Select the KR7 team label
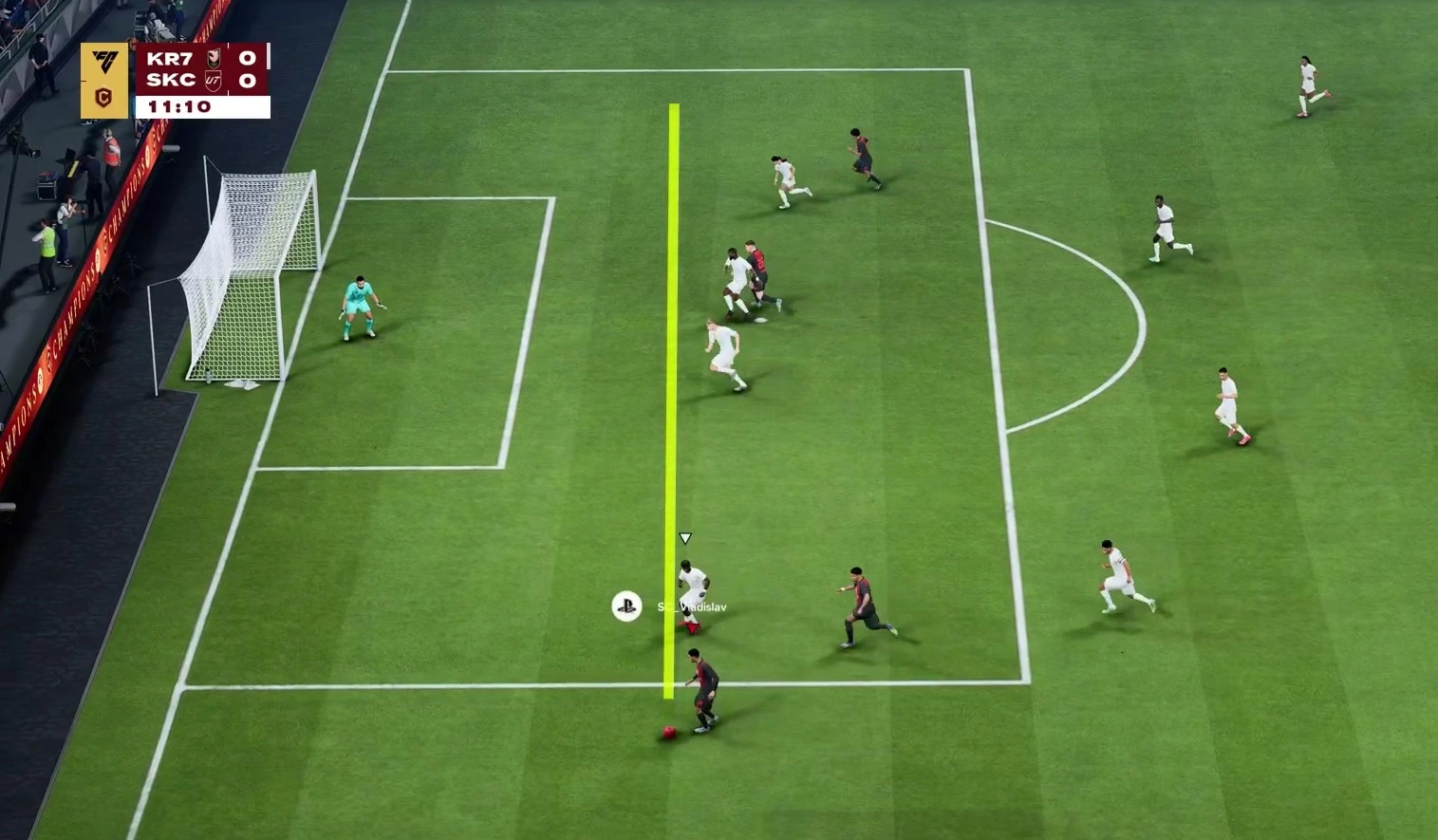The image size is (1438, 840). 171,59
